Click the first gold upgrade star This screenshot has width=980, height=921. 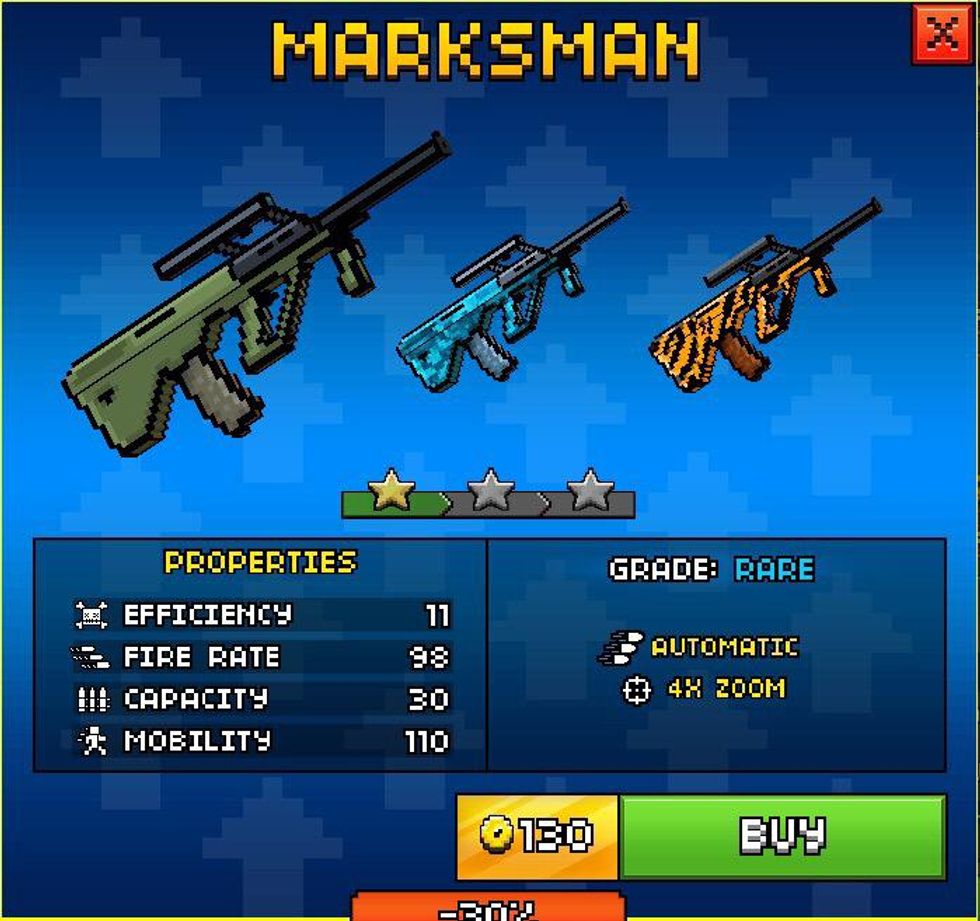point(391,492)
